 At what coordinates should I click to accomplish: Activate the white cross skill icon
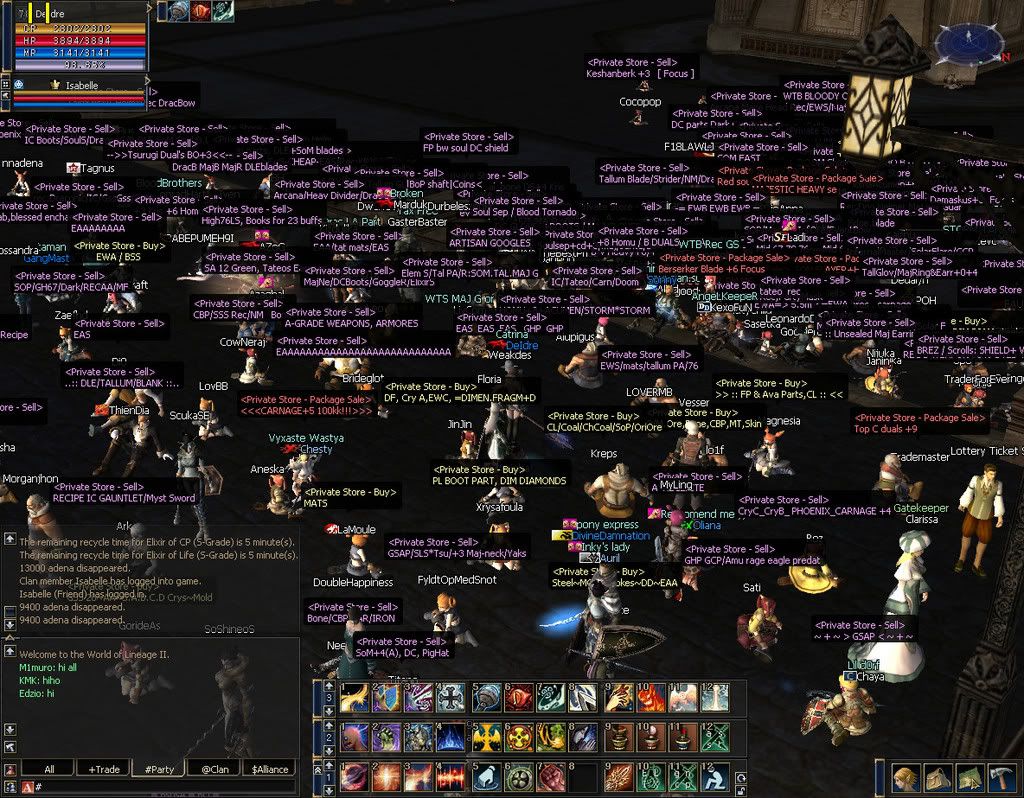(x=451, y=697)
